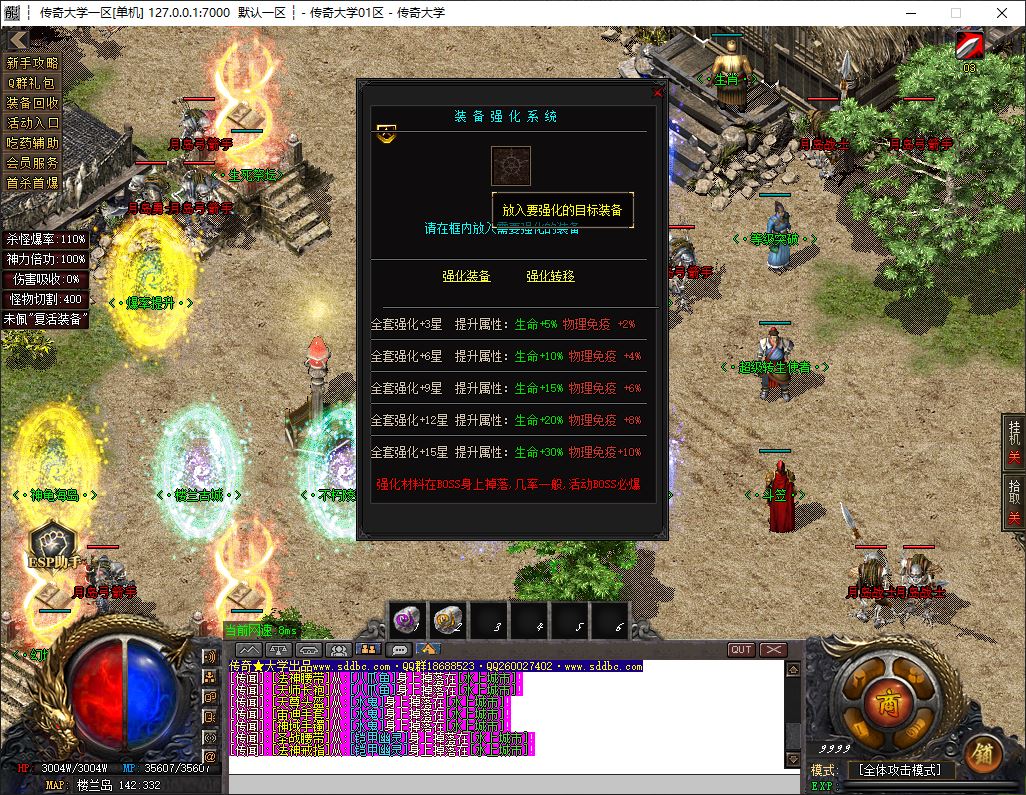Open the 吃药辅助 potion assist
Image resolution: width=1026 pixels, height=795 pixels.
pos(33,143)
